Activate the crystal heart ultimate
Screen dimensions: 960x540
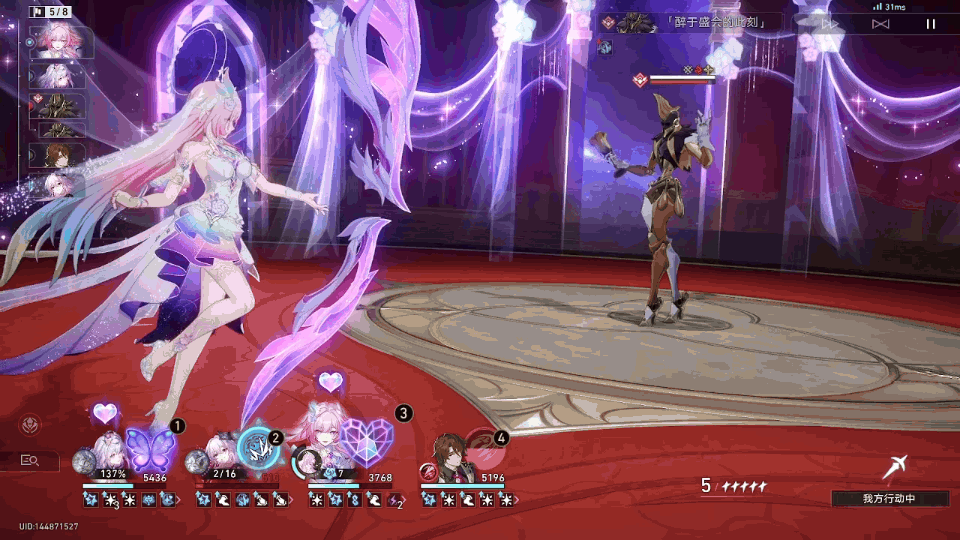[366, 441]
